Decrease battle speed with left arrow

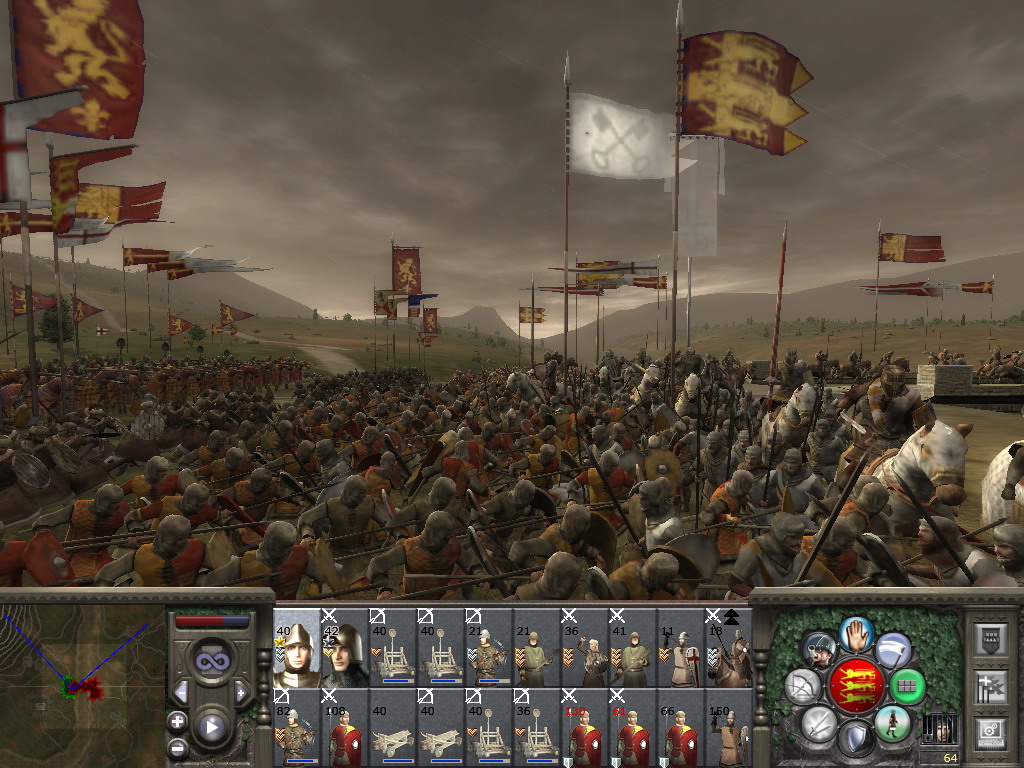click(181, 692)
